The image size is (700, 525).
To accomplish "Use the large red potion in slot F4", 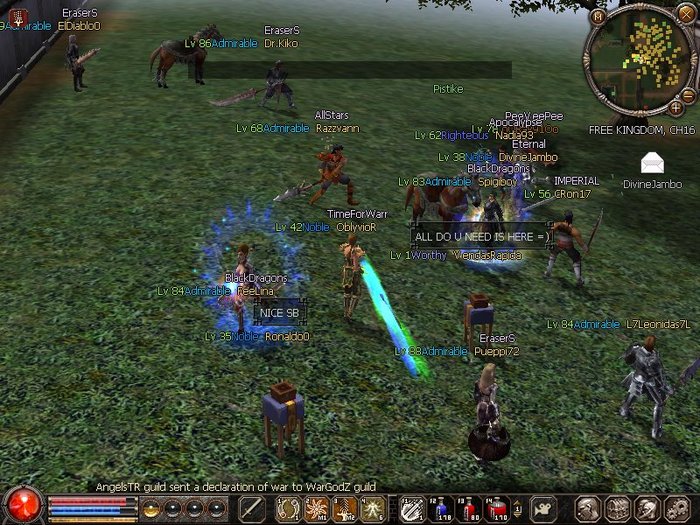I will click(496, 508).
